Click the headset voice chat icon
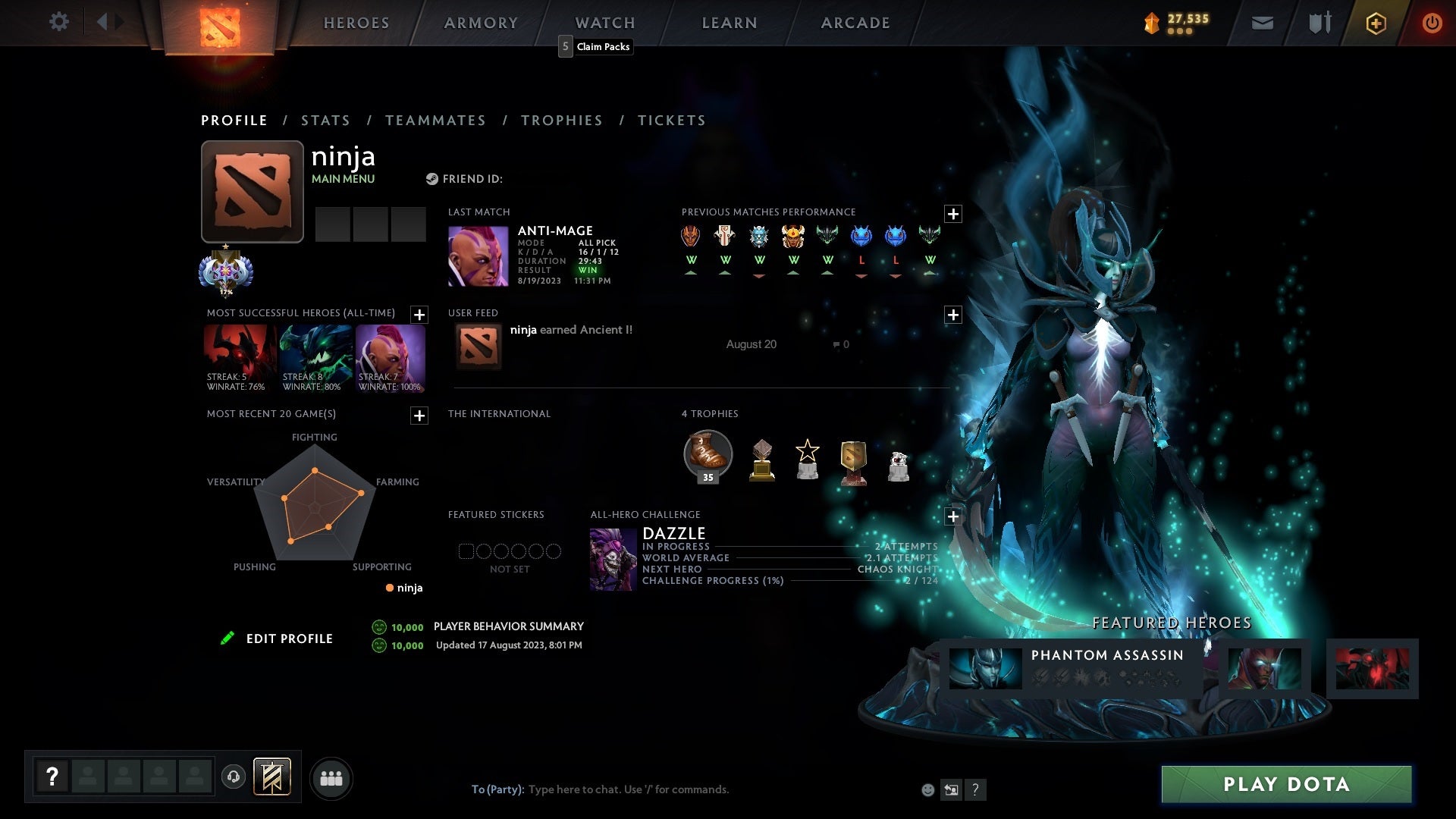 [x=233, y=777]
